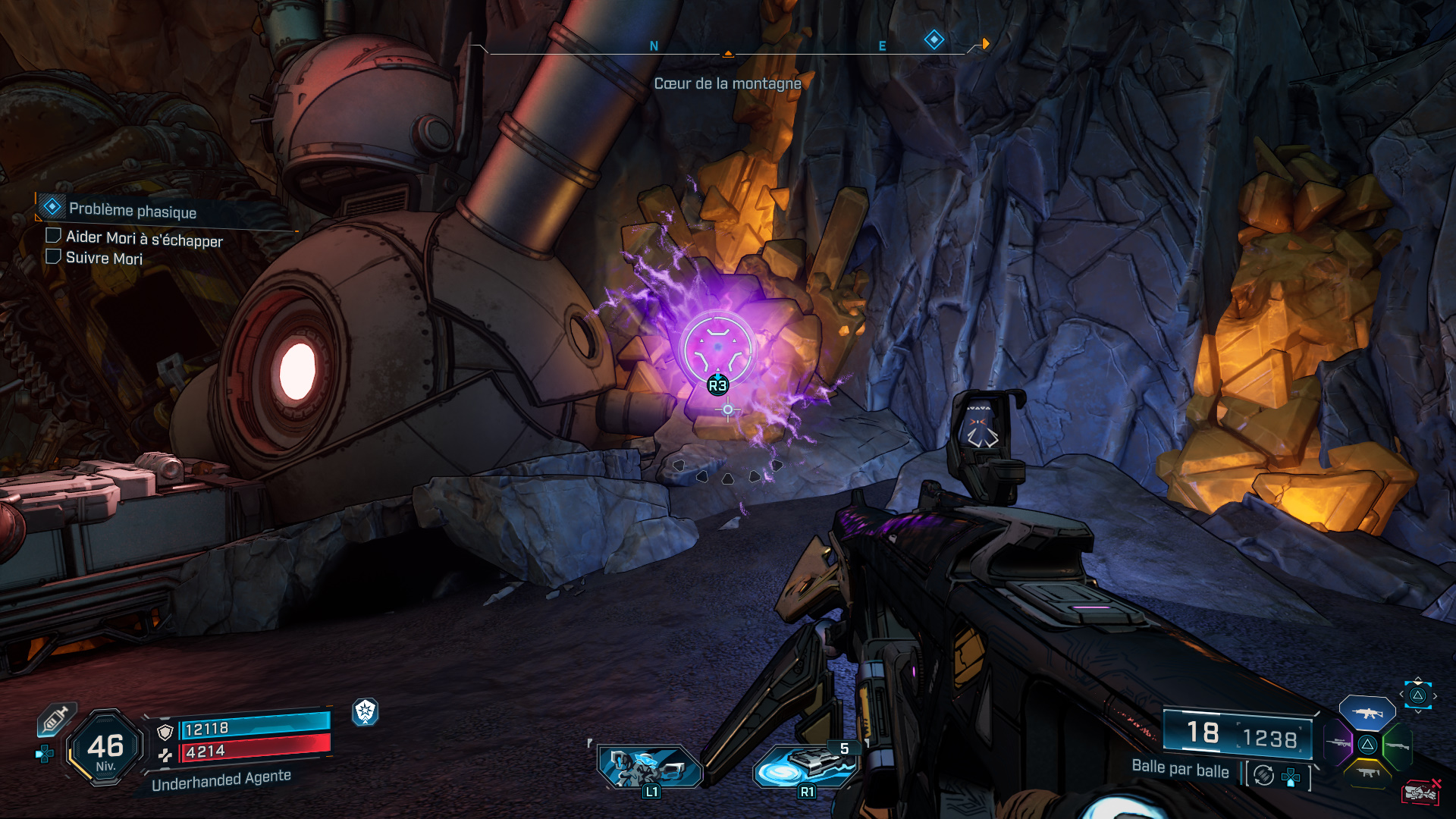Switch to the shotgun green weapon slot
Image resolution: width=1456 pixels, height=819 pixels.
1397,745
